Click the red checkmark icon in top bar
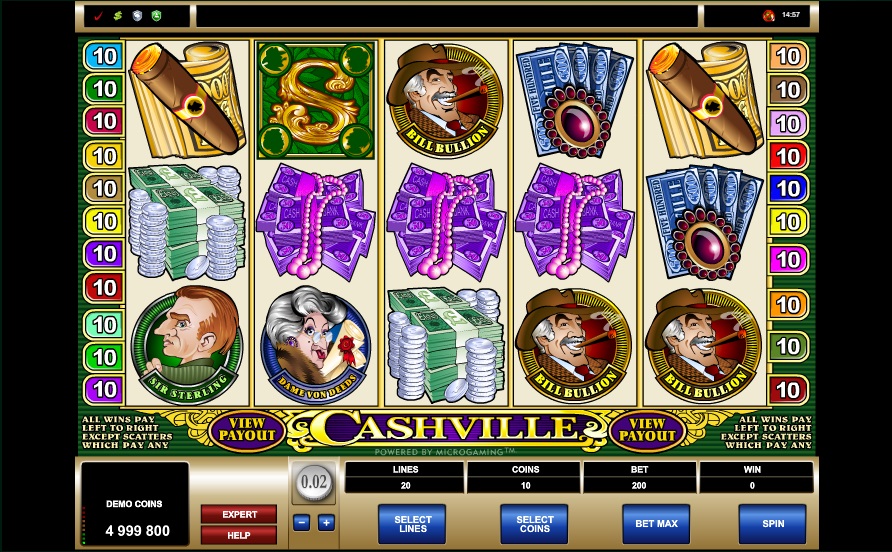 (98, 16)
